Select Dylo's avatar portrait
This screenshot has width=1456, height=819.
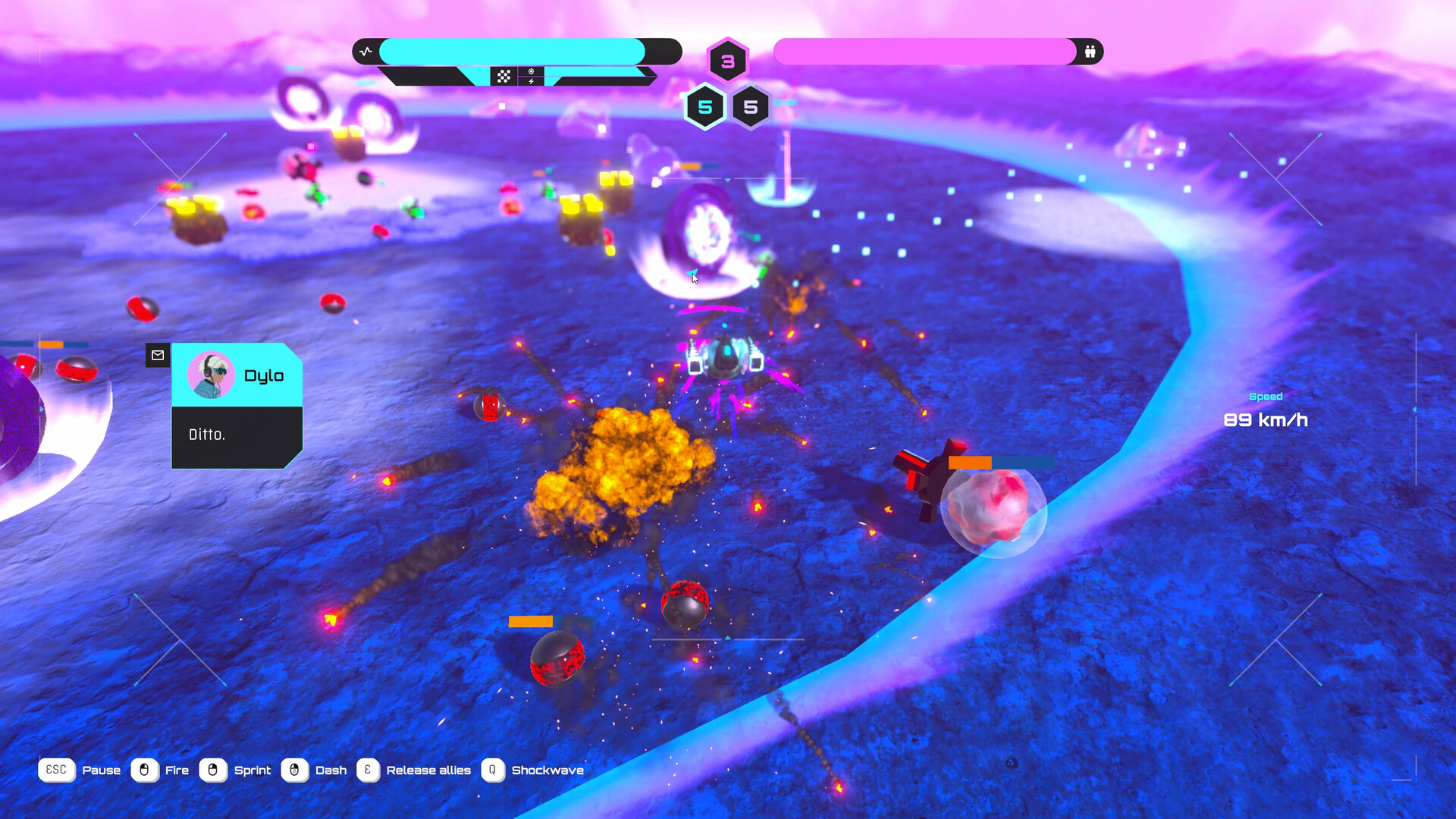[211, 373]
